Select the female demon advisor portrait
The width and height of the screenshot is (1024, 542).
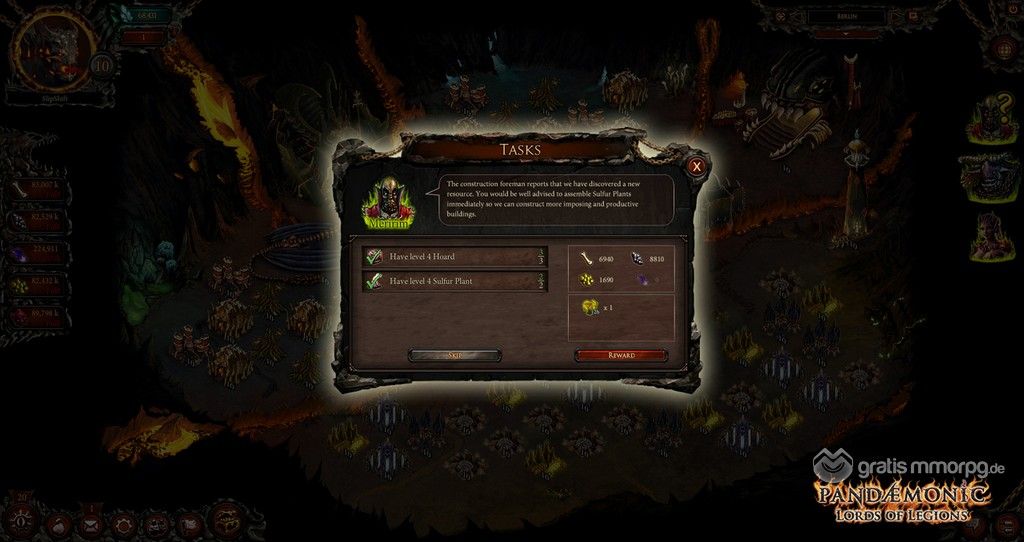[990, 237]
